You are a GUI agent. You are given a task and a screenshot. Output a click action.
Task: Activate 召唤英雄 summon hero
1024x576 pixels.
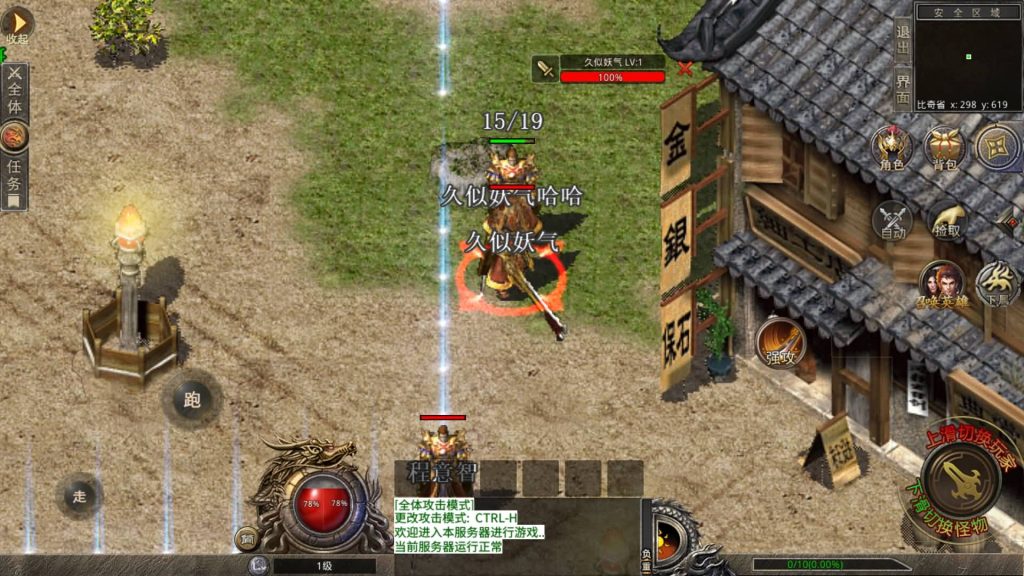coord(942,285)
